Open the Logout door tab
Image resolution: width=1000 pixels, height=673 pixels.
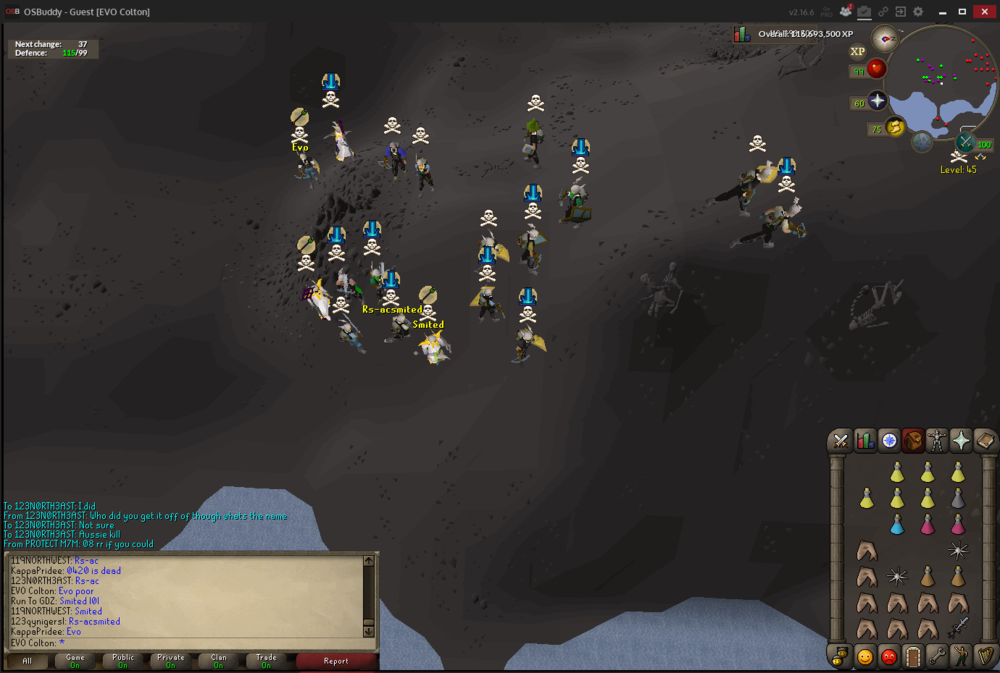tap(913, 657)
